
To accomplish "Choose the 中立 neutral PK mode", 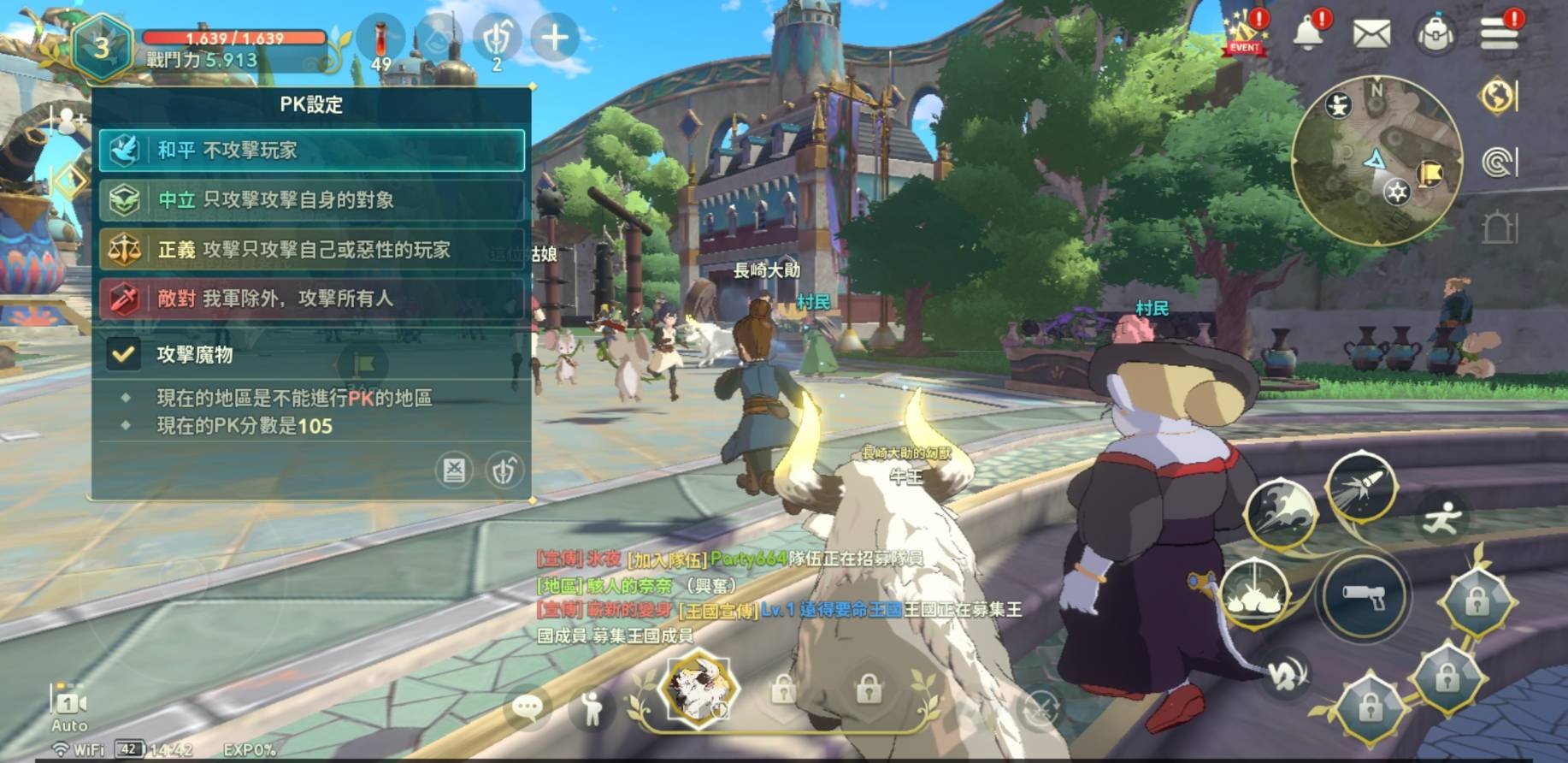I will 311,200.
